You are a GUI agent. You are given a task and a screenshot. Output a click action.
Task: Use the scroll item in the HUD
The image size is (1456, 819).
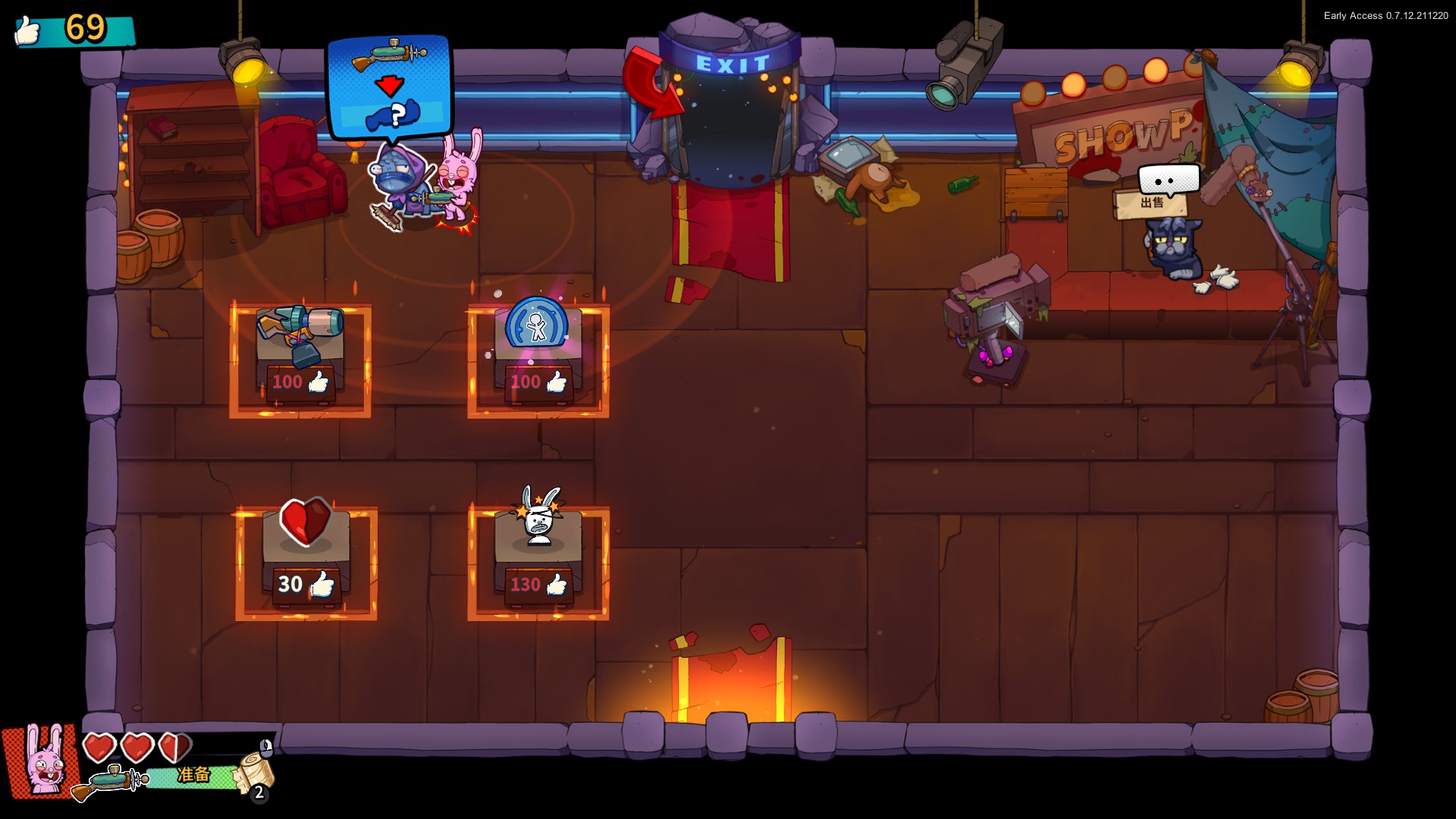pos(254,772)
